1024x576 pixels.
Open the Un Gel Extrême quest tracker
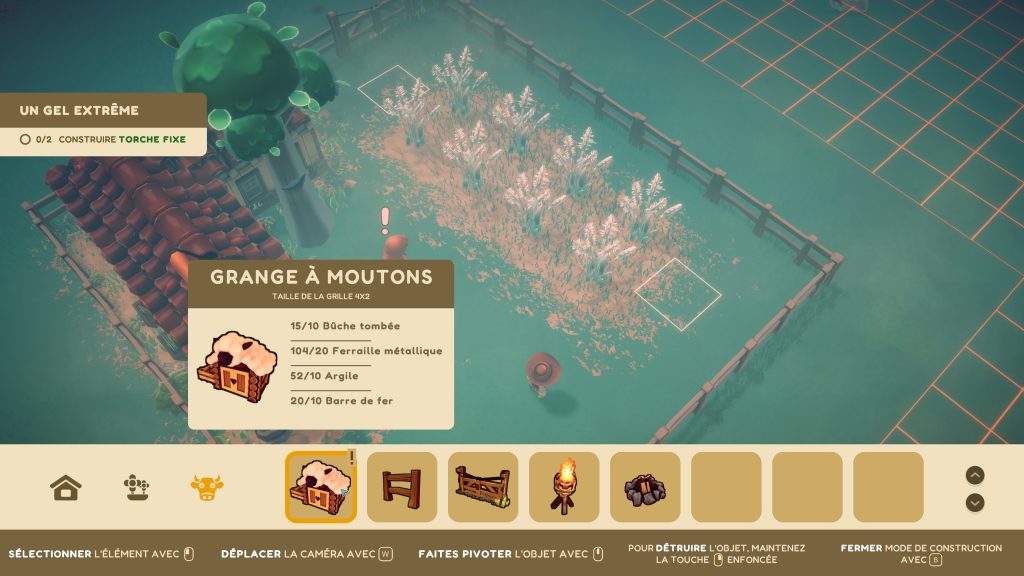pyautogui.click(x=103, y=124)
